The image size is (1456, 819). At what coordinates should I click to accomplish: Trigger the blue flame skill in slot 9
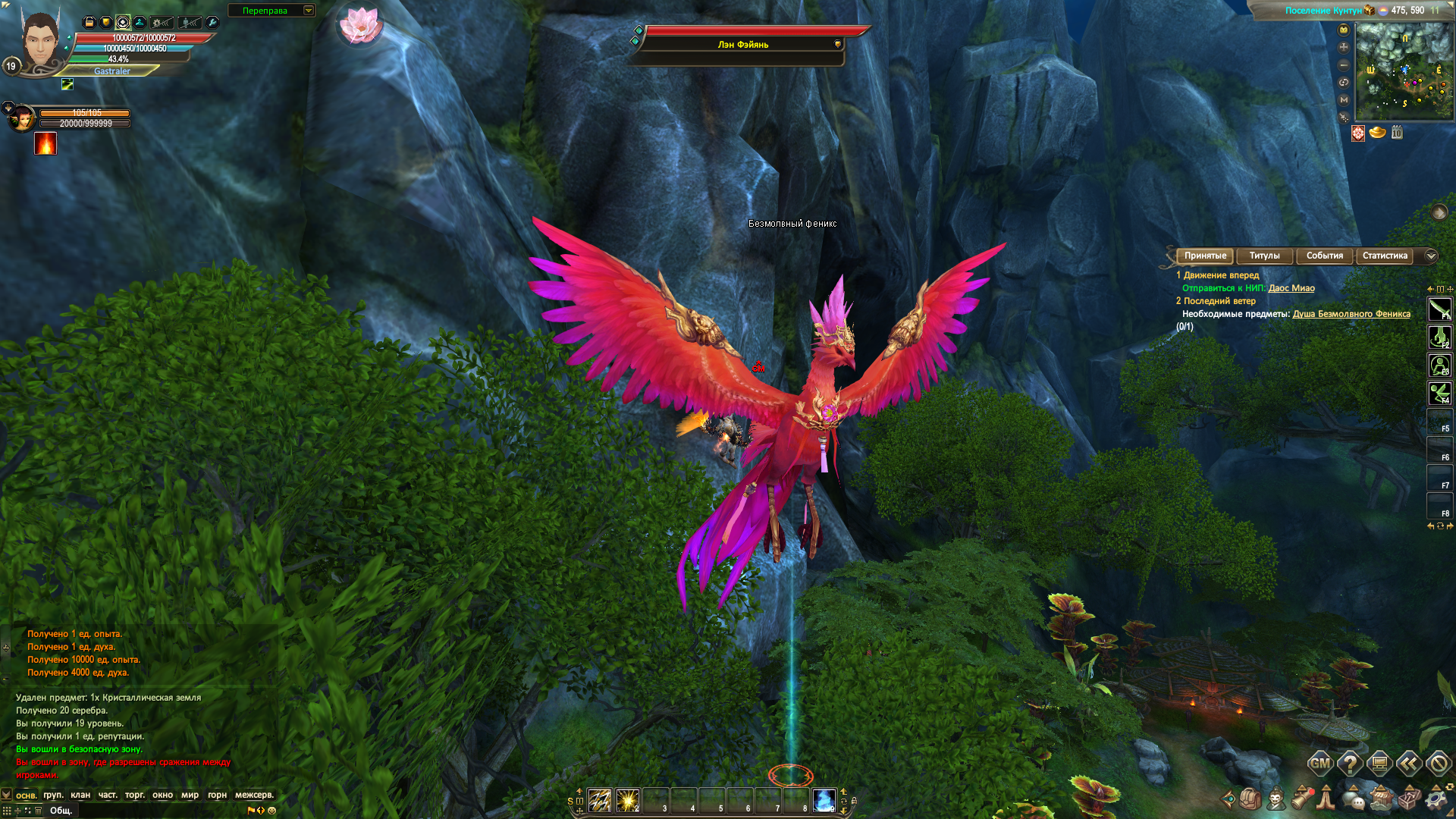824,800
